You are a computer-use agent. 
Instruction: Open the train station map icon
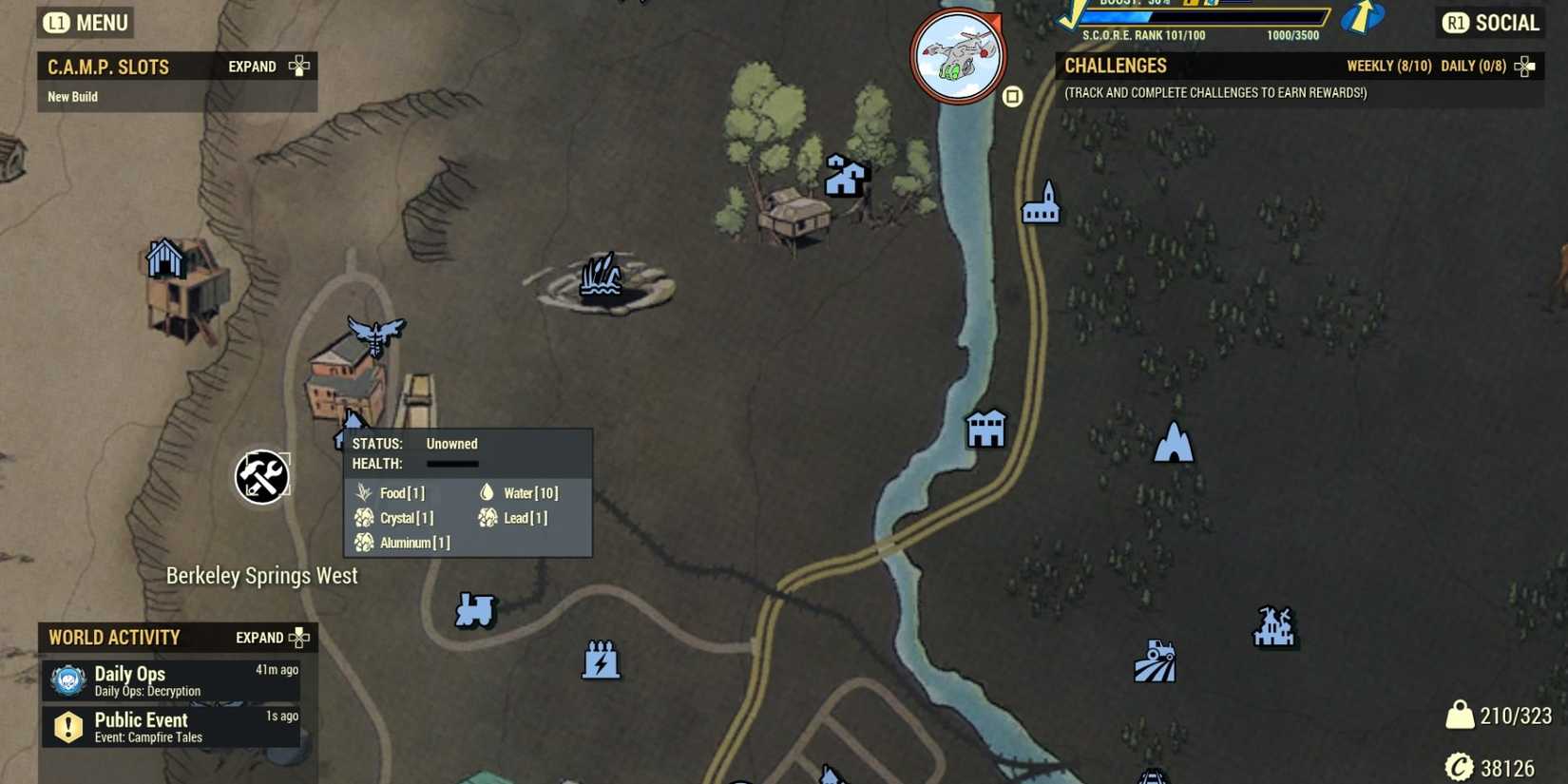click(x=474, y=611)
